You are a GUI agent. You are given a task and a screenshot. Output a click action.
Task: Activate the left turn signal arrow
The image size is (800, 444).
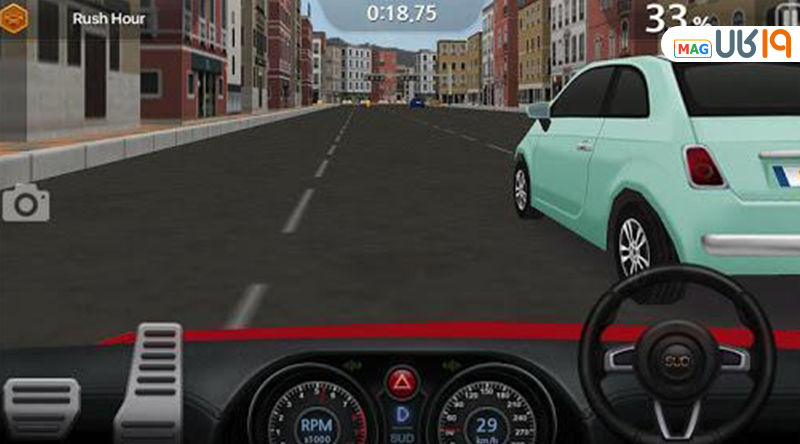click(x=352, y=366)
